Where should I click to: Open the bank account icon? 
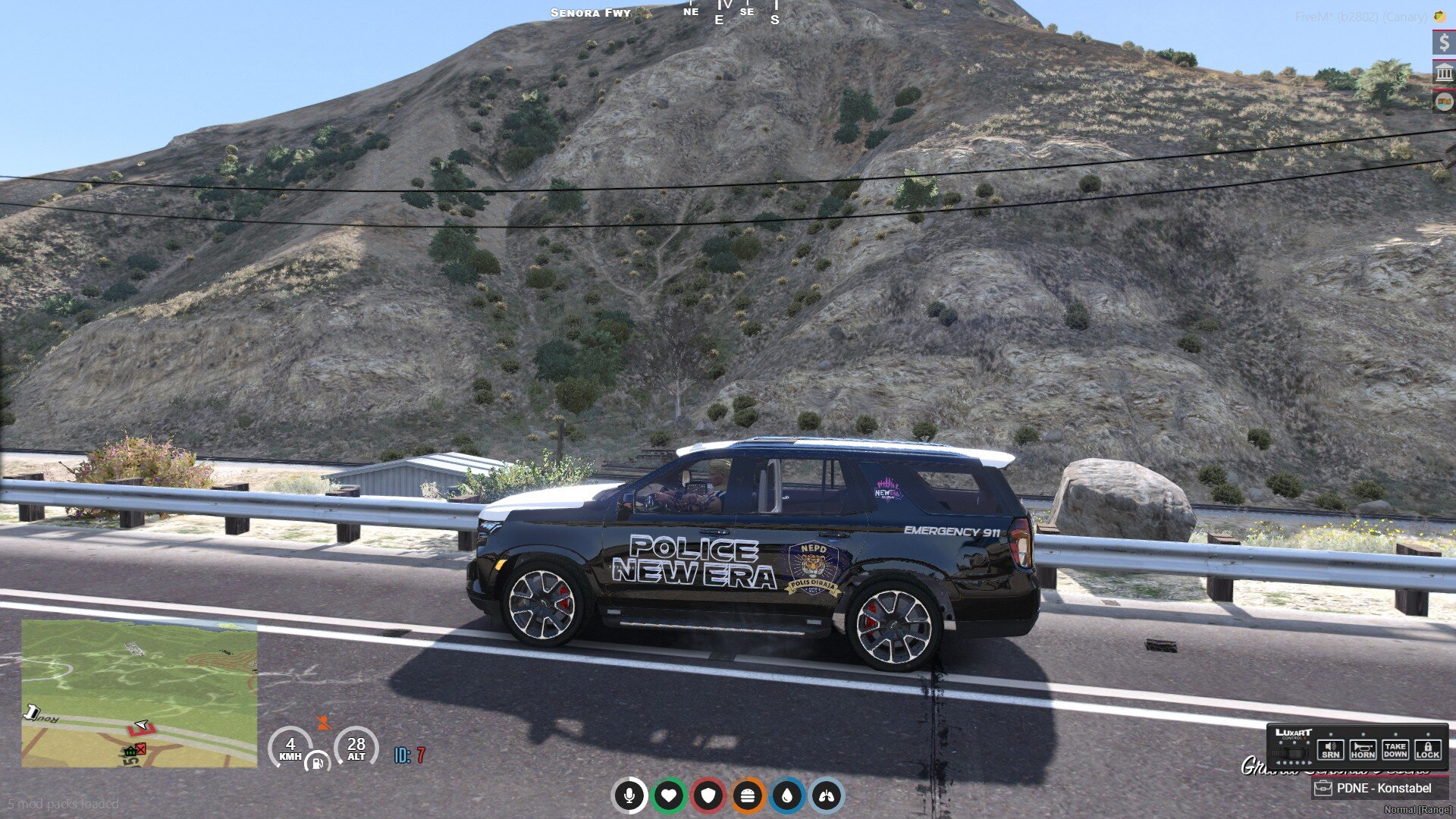(x=1444, y=73)
